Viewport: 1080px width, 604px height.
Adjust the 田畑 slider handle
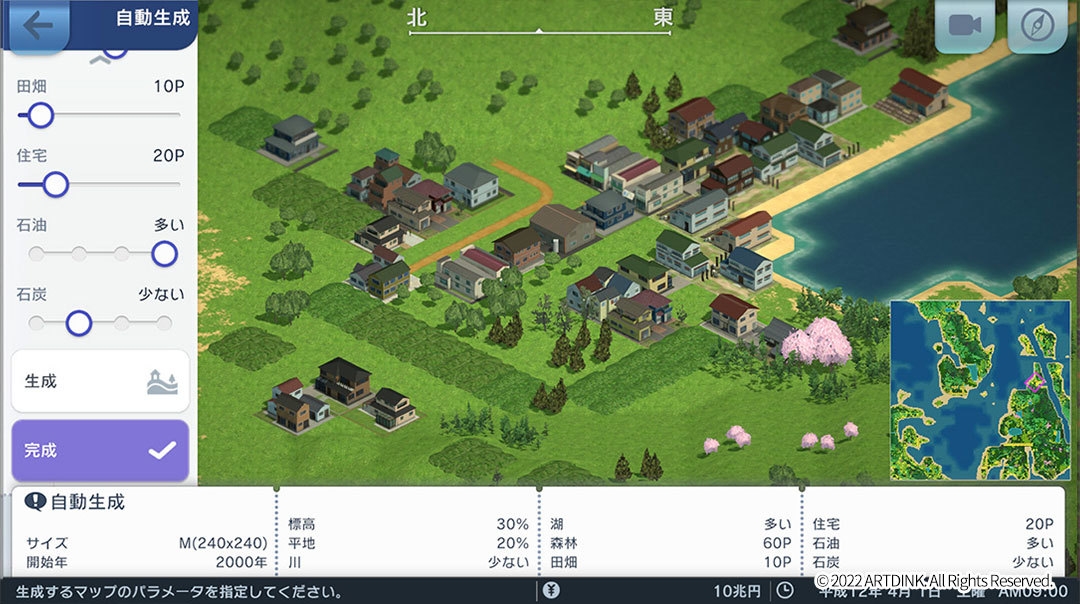pos(40,116)
